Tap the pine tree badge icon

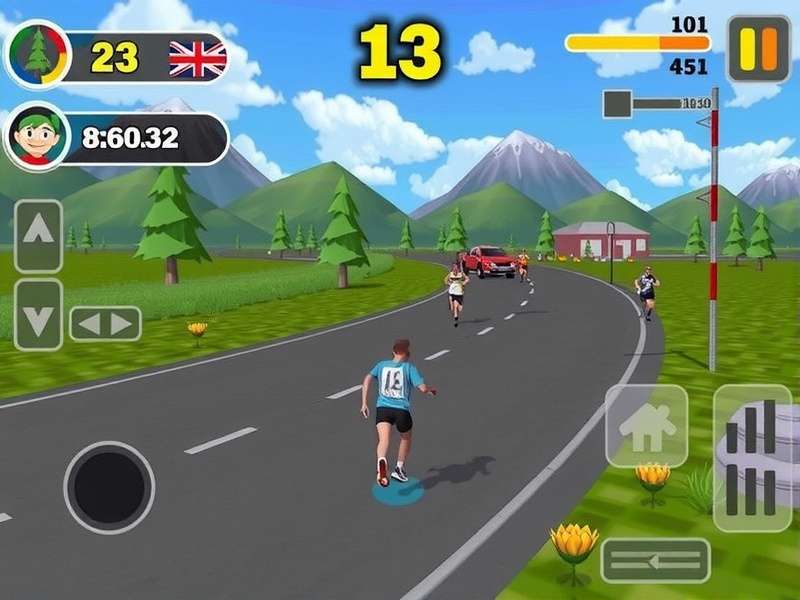coord(38,54)
